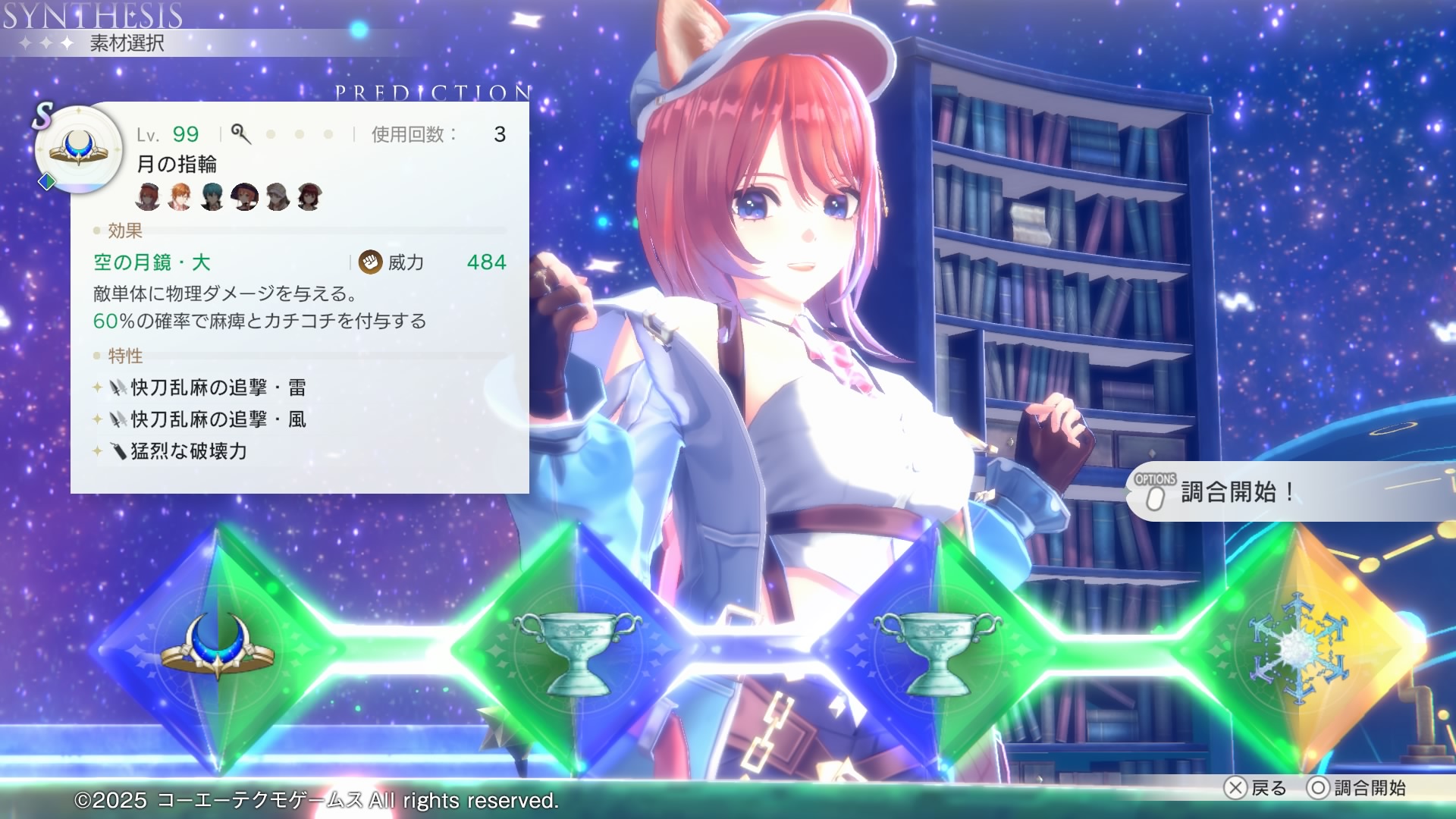
Task: Select the 快刀乱麻の追撃・雷 trait row
Action: click(x=218, y=388)
